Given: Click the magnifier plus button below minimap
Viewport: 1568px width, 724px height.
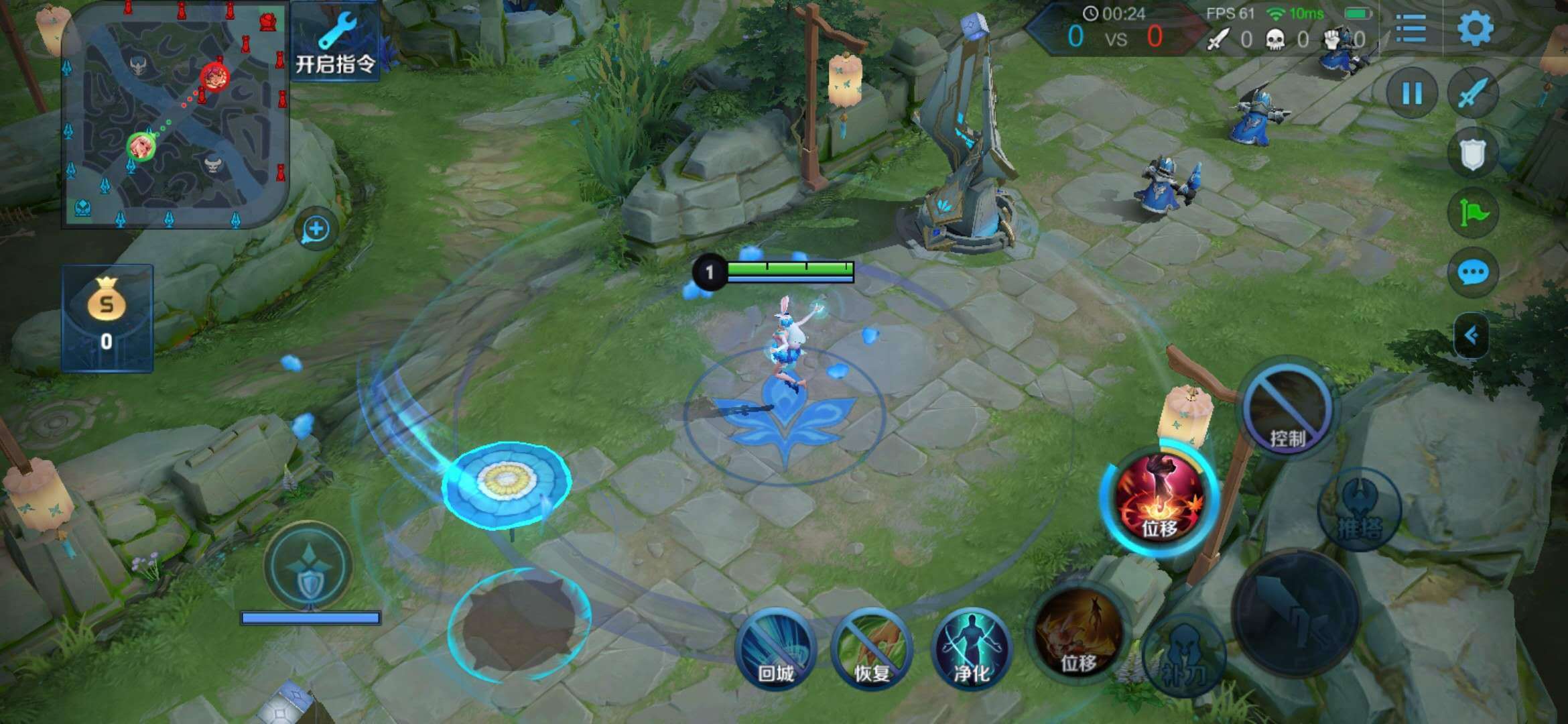Looking at the screenshot, I should pyautogui.click(x=316, y=230).
